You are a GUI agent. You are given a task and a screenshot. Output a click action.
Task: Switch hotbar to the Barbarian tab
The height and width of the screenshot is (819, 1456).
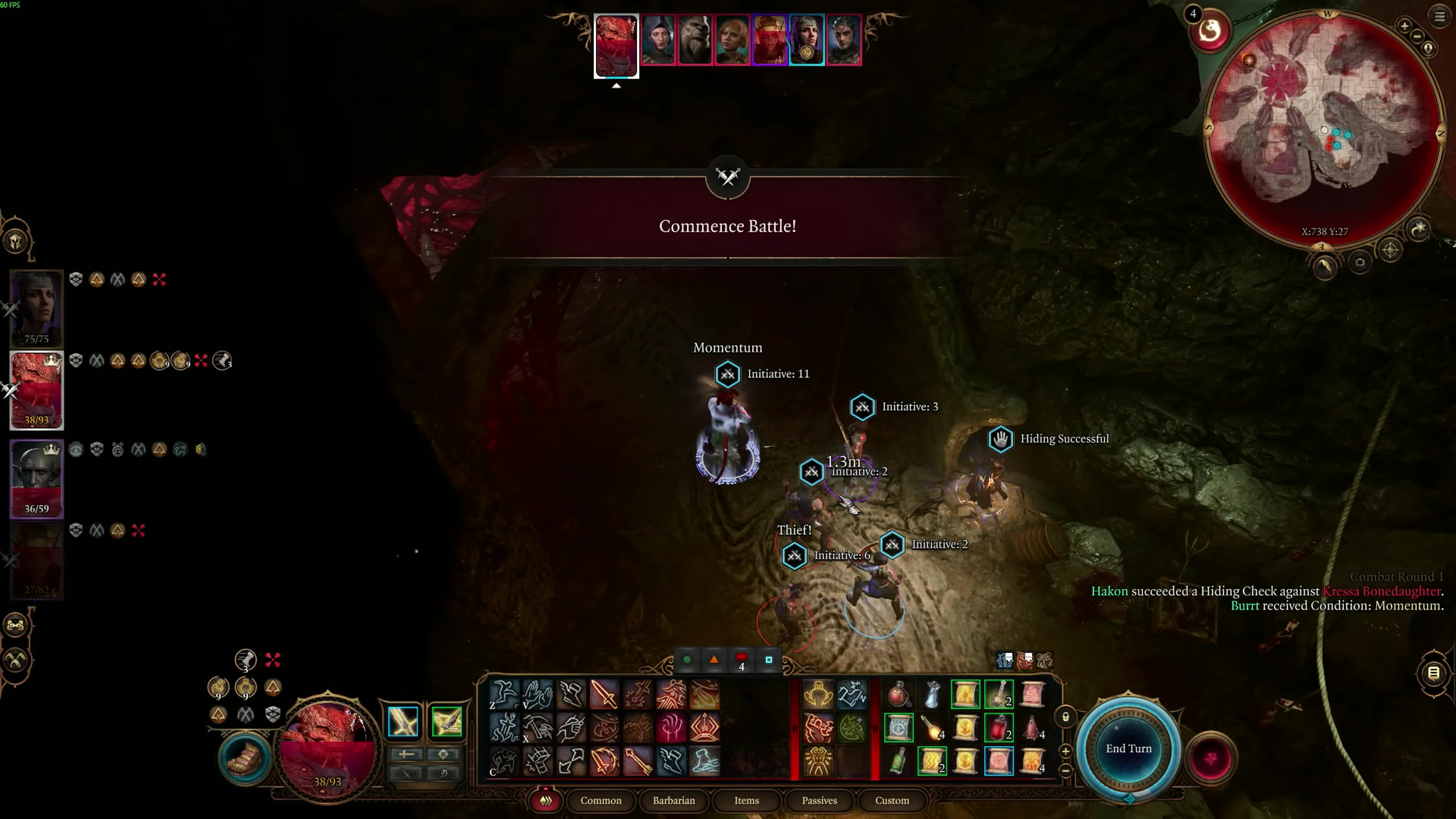pyautogui.click(x=674, y=800)
